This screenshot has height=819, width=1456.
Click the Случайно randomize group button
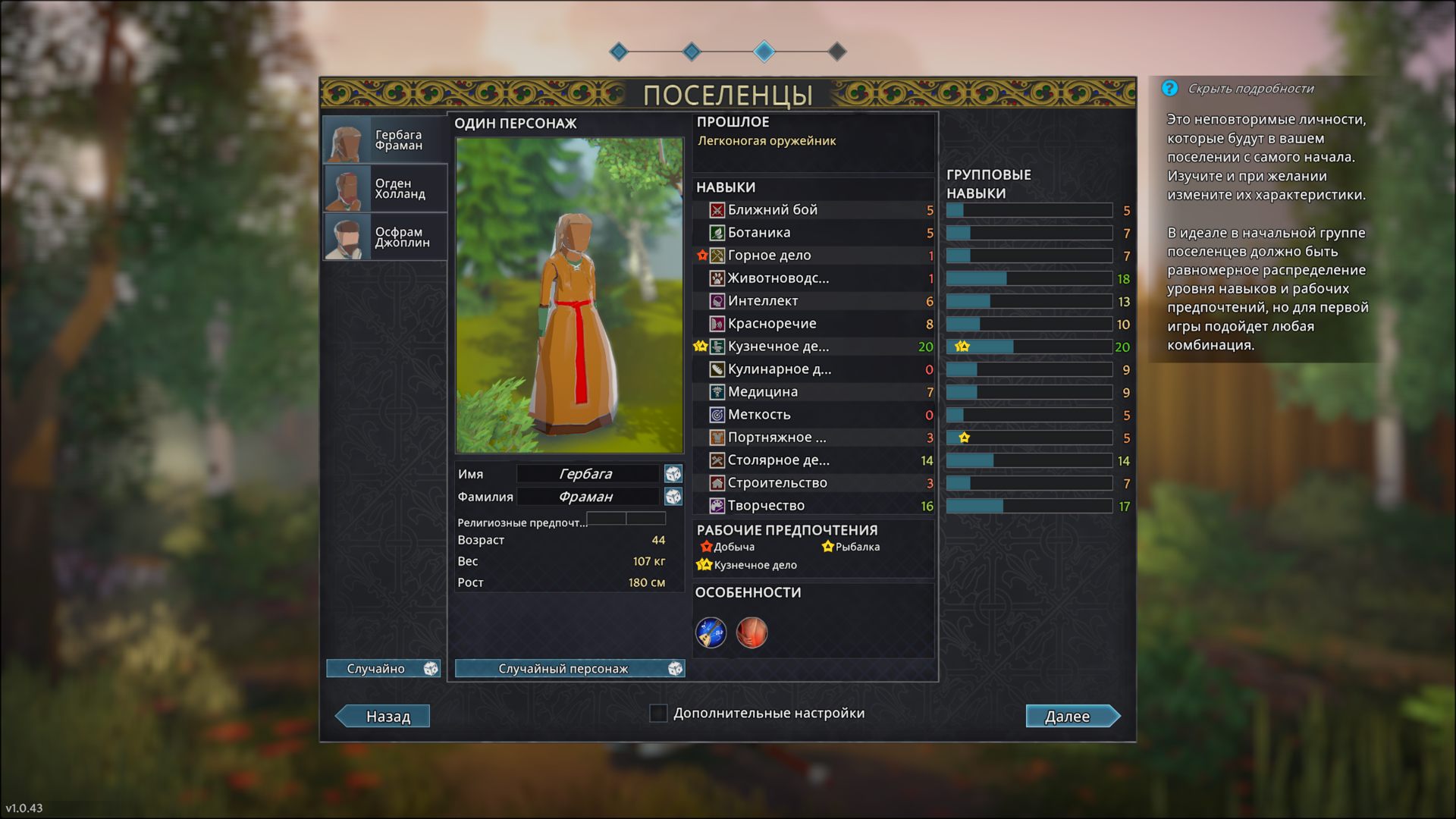(x=383, y=668)
